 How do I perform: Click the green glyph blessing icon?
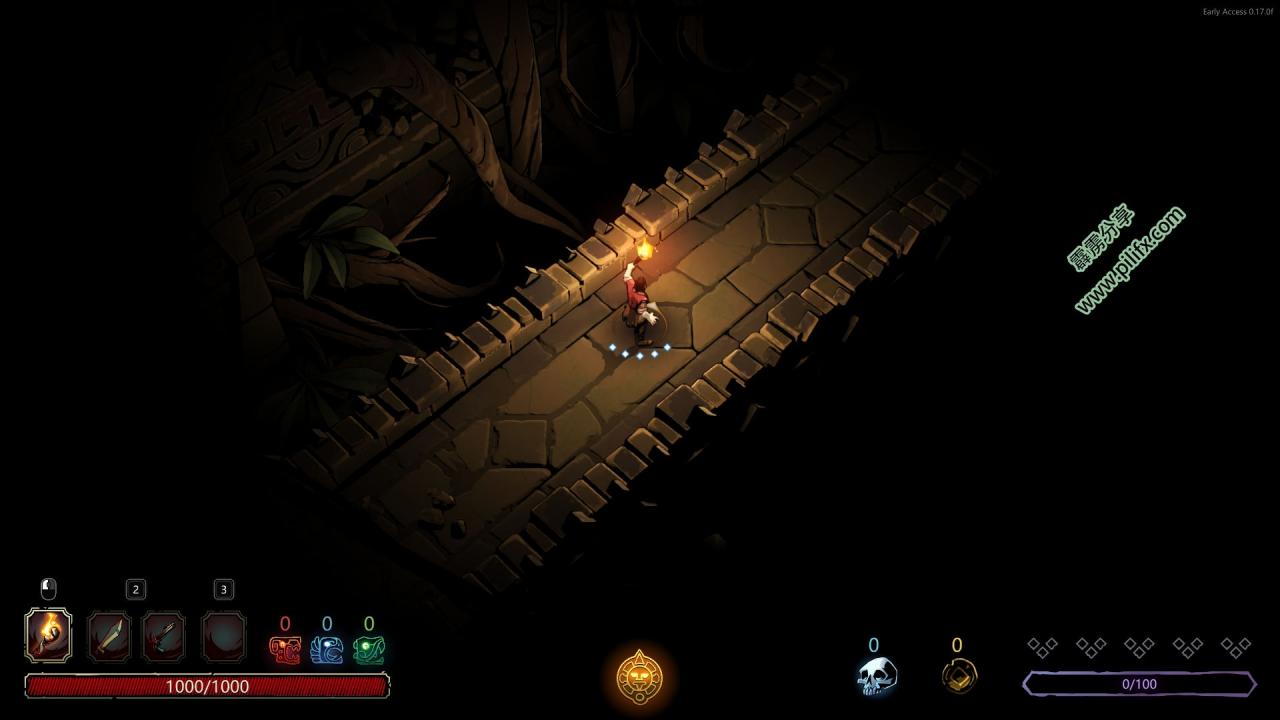[x=369, y=650]
